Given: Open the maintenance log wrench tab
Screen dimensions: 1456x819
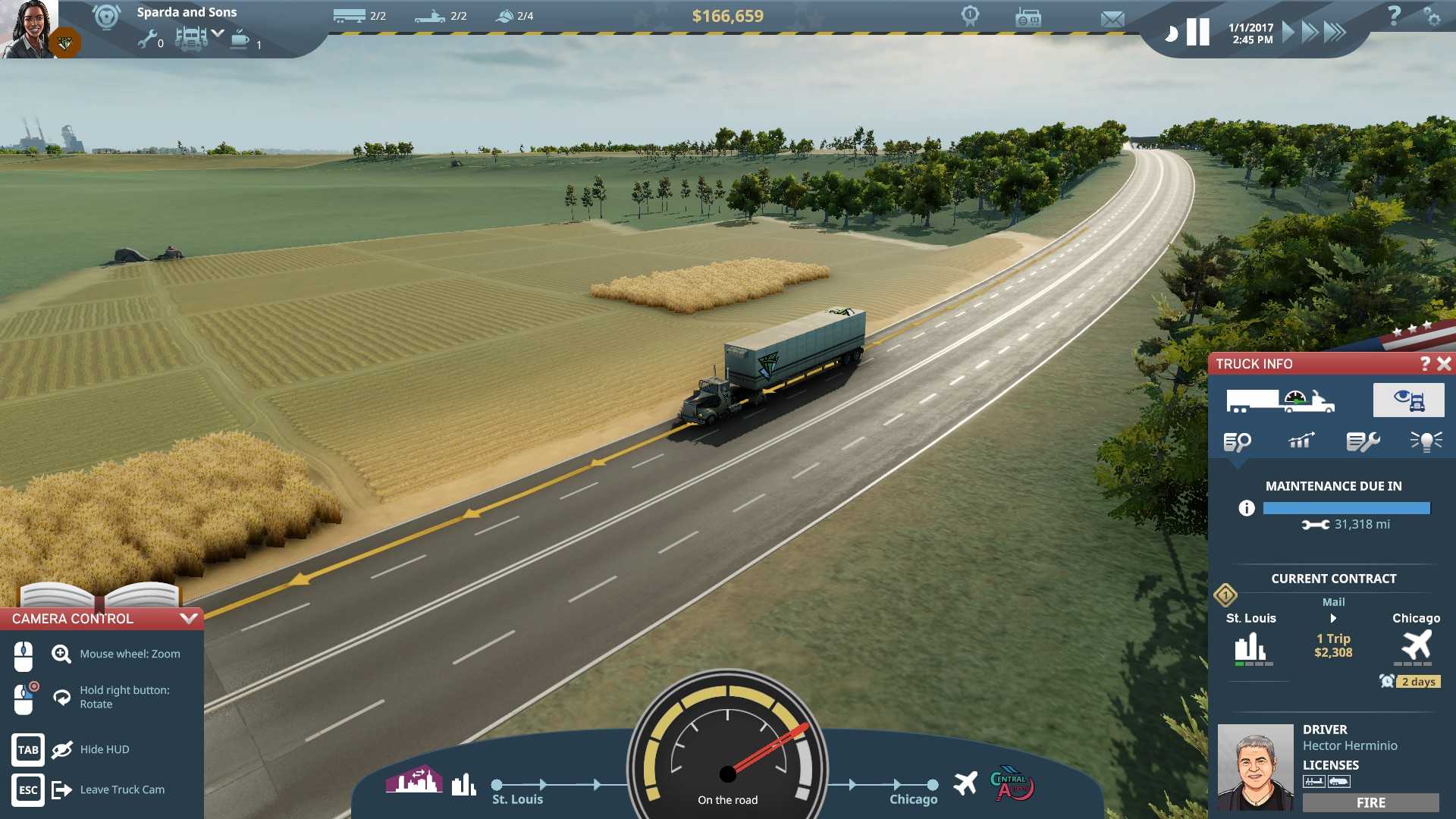Looking at the screenshot, I should (1364, 440).
